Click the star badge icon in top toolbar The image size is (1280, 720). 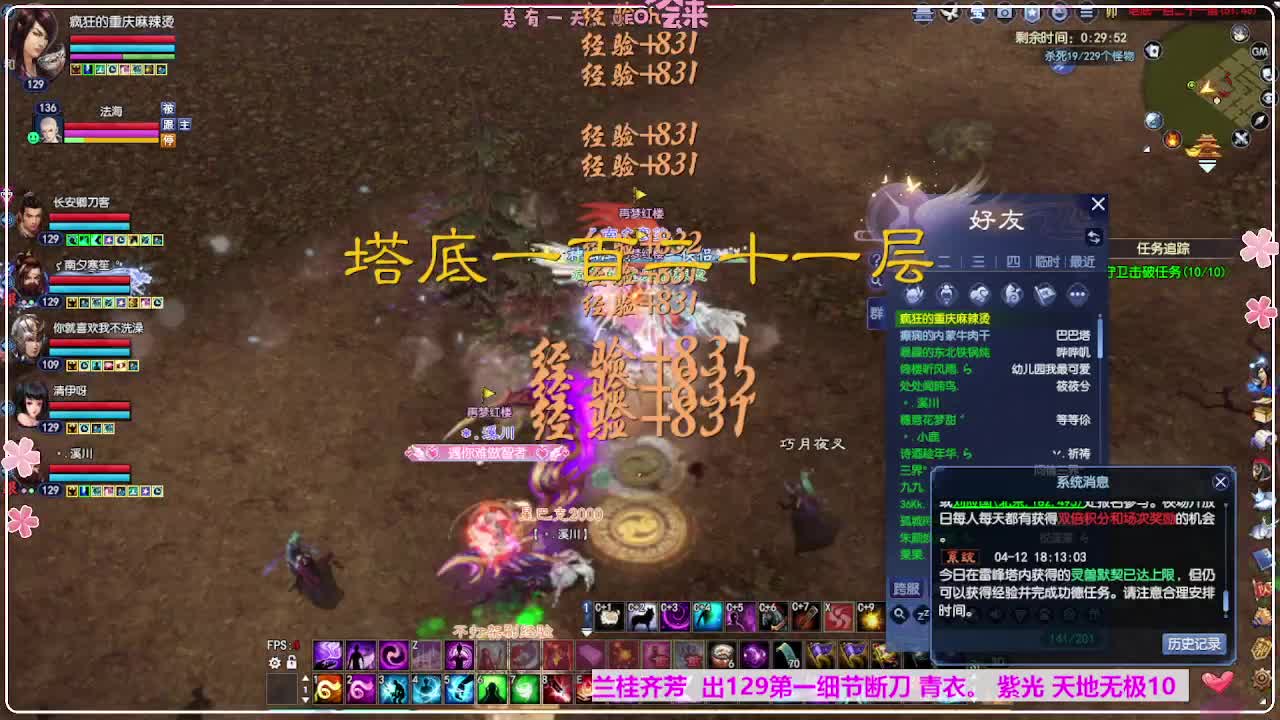coord(1032,12)
